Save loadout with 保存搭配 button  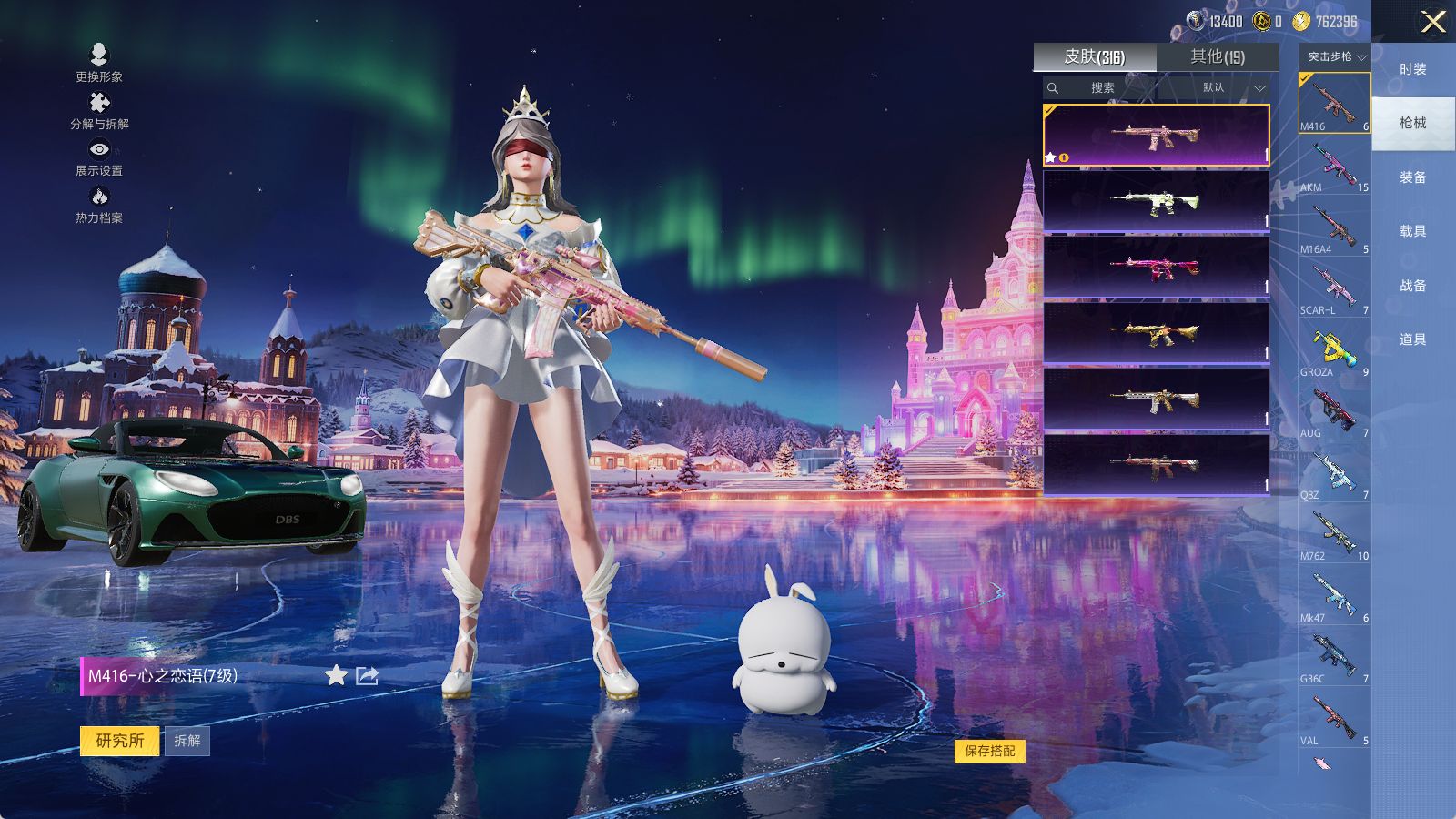pyautogui.click(x=990, y=751)
